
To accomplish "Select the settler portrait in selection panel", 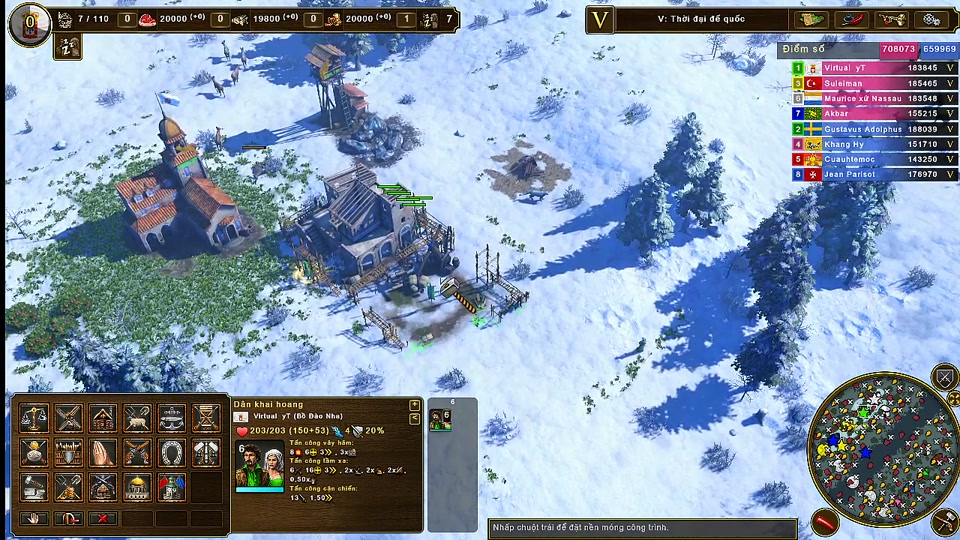I will click(x=258, y=466).
